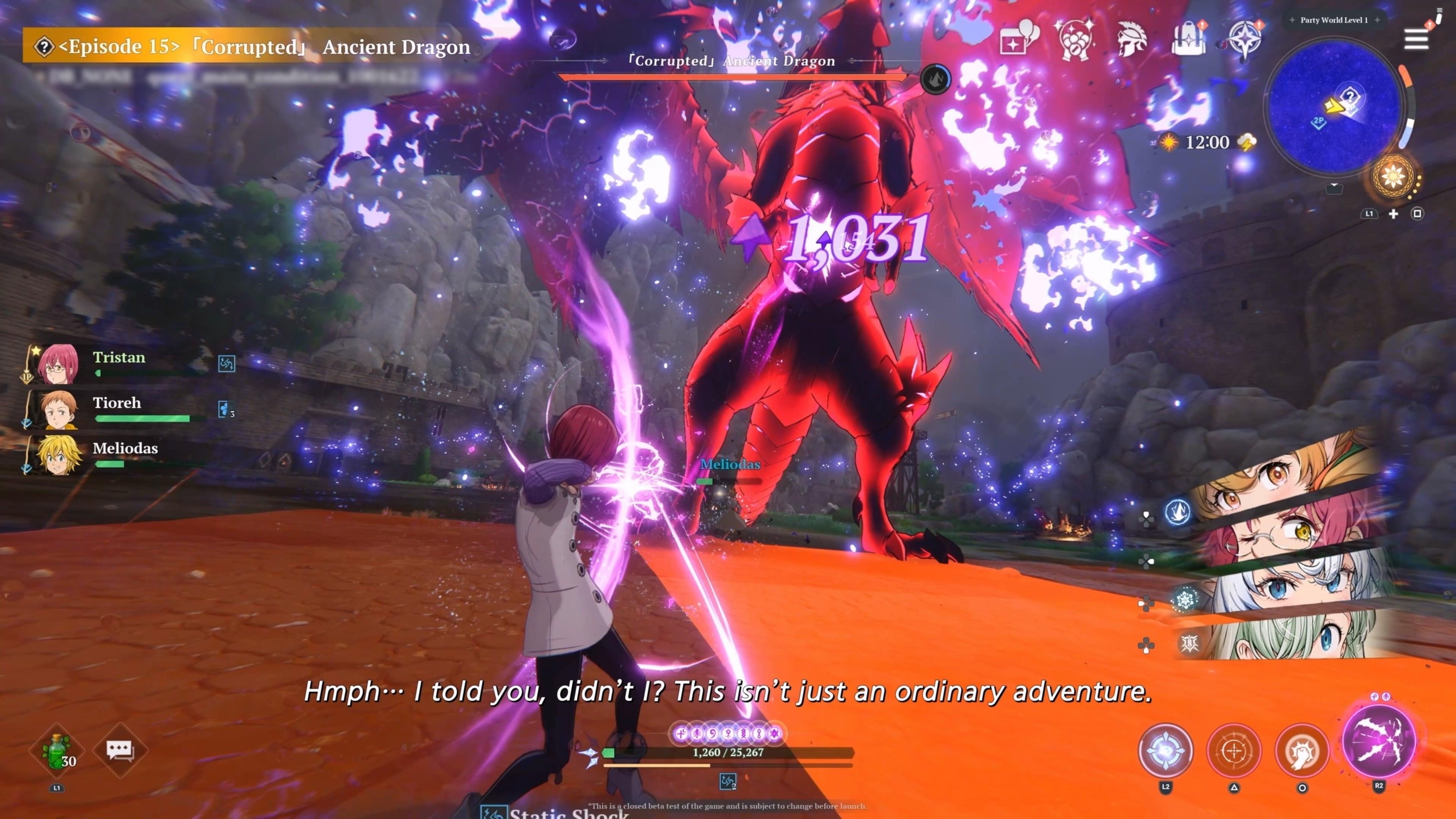Image resolution: width=1456 pixels, height=819 pixels.
Task: Open the Spartan helmet icon
Action: point(1131,38)
